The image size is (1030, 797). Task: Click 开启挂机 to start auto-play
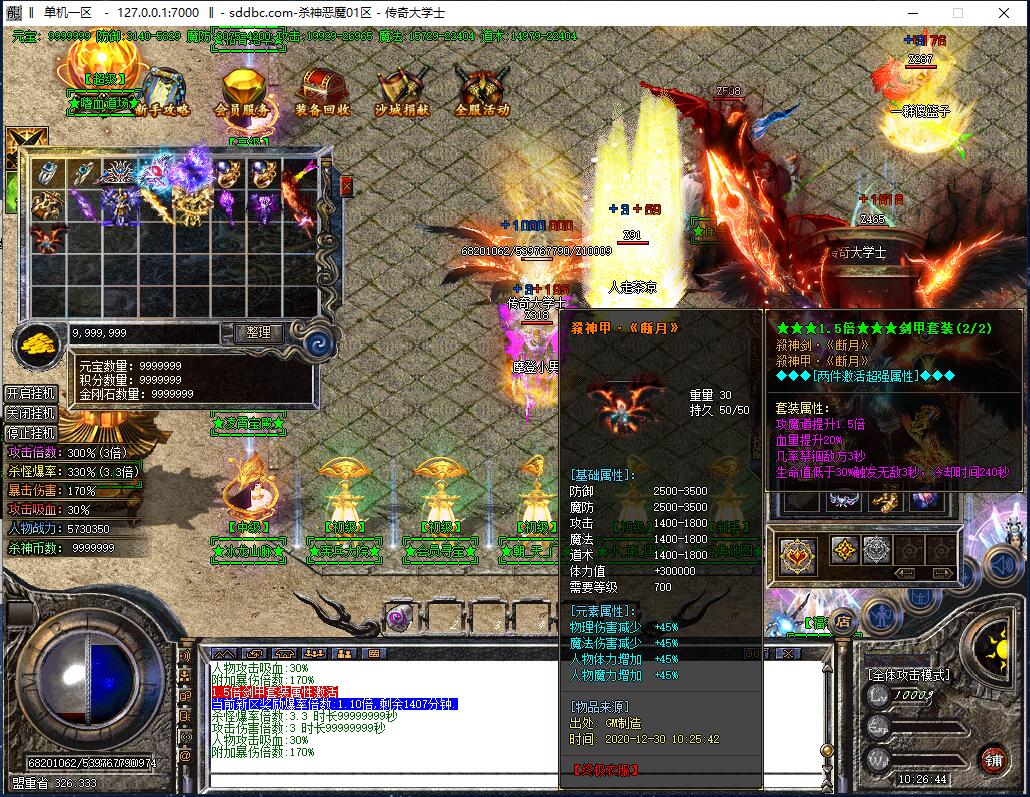pos(30,393)
